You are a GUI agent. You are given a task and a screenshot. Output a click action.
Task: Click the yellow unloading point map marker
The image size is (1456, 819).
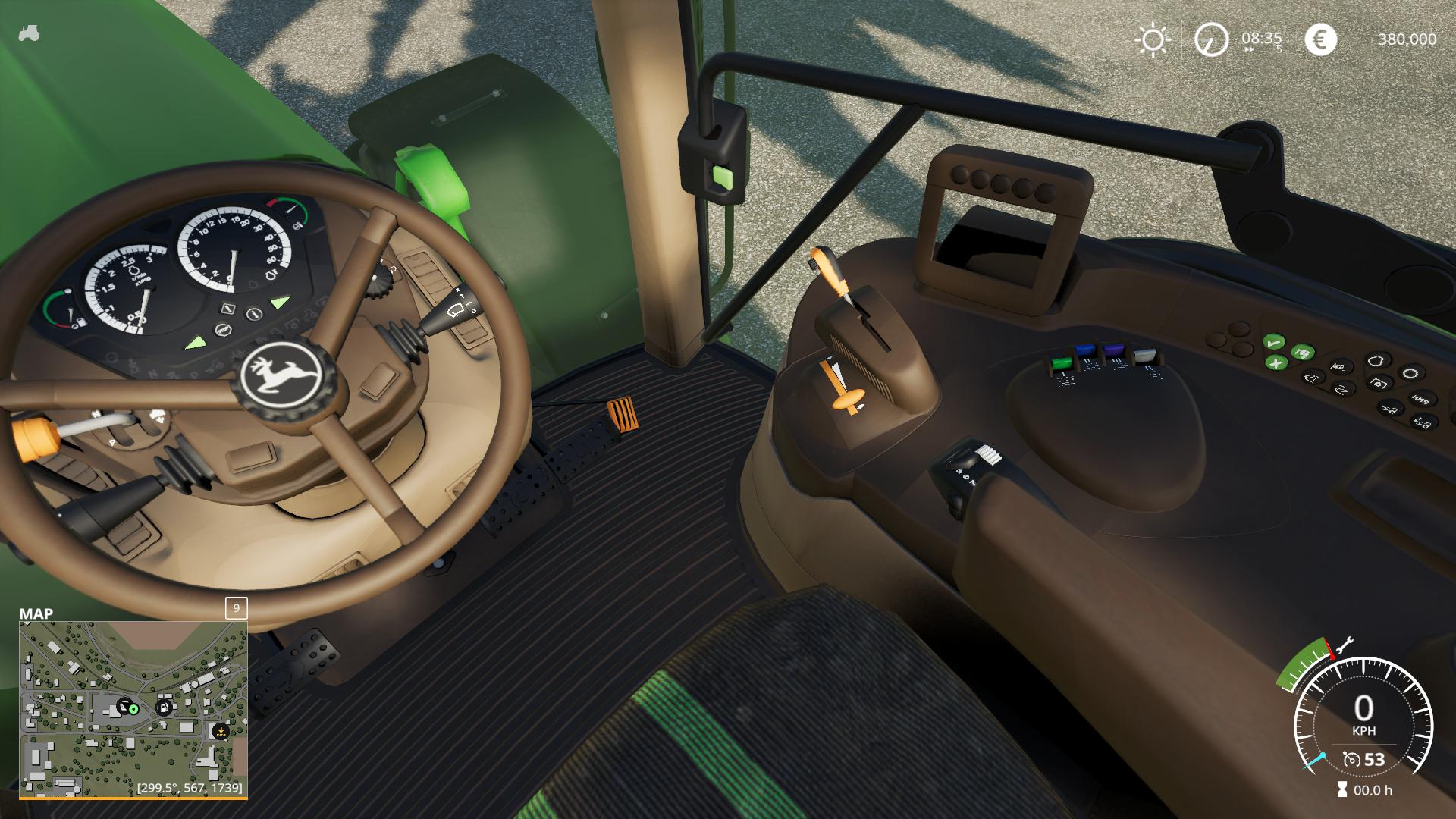(220, 732)
